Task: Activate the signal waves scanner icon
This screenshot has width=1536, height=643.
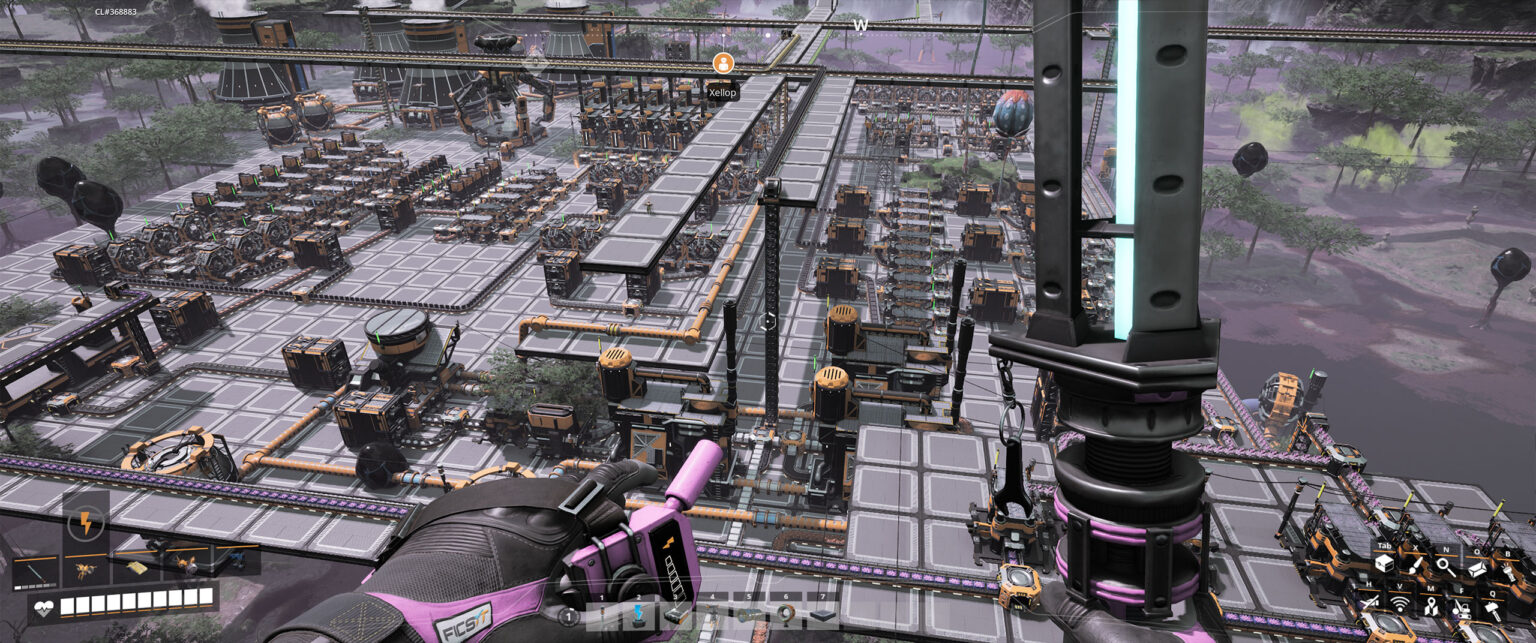Action: click(1399, 606)
